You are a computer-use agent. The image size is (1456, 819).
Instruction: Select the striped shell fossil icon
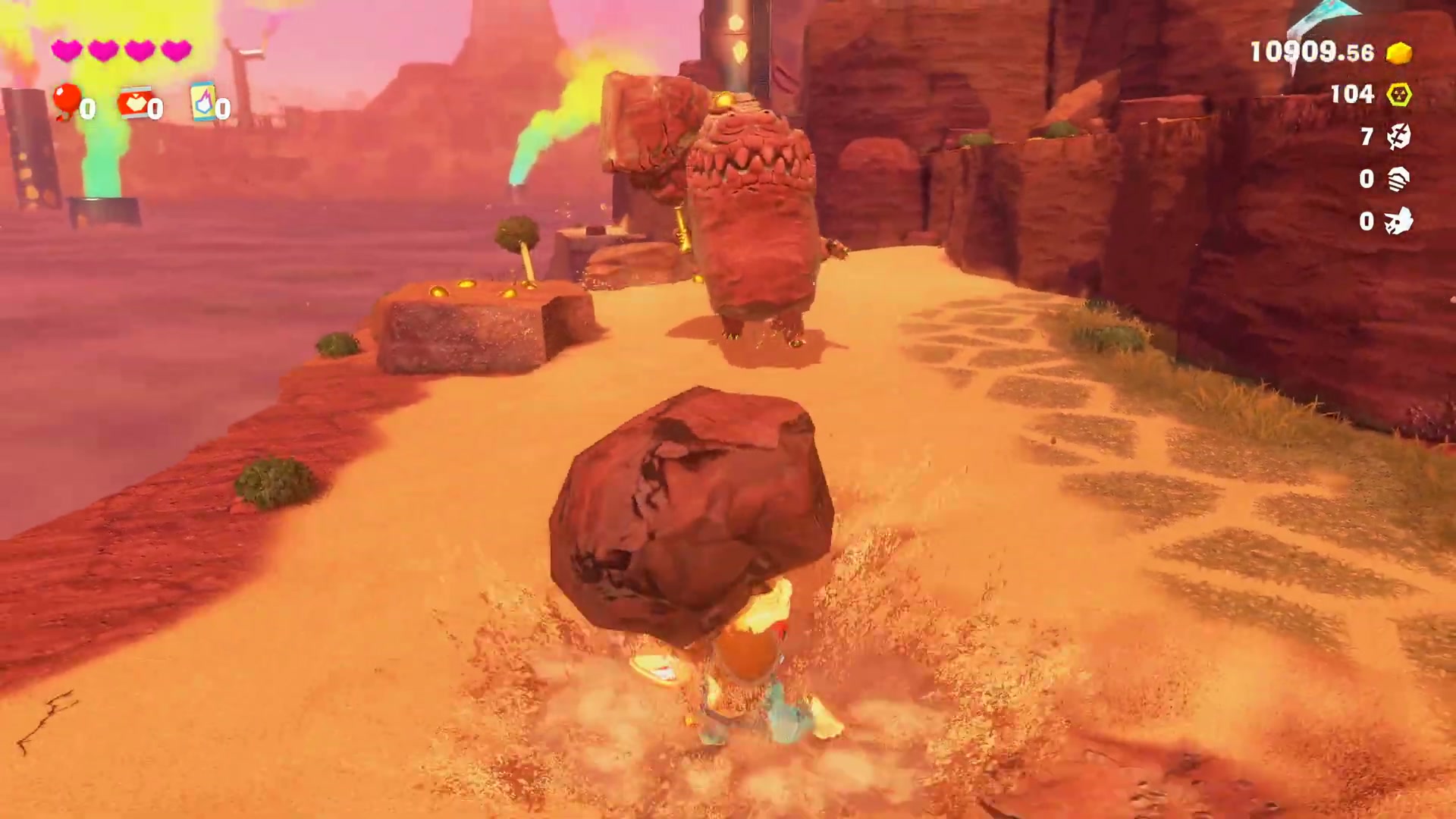coord(1398,179)
